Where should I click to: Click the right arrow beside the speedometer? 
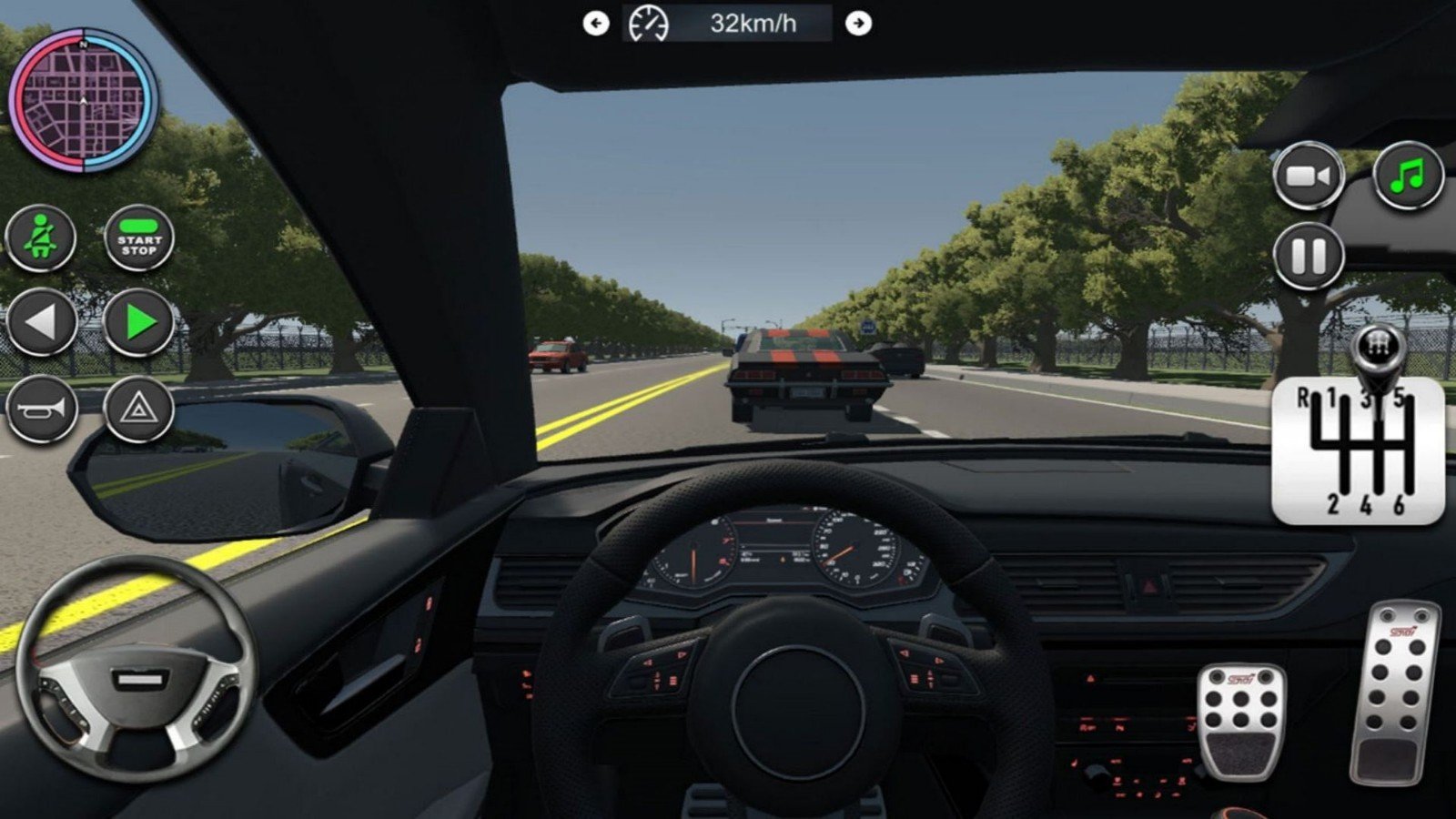pos(858,24)
